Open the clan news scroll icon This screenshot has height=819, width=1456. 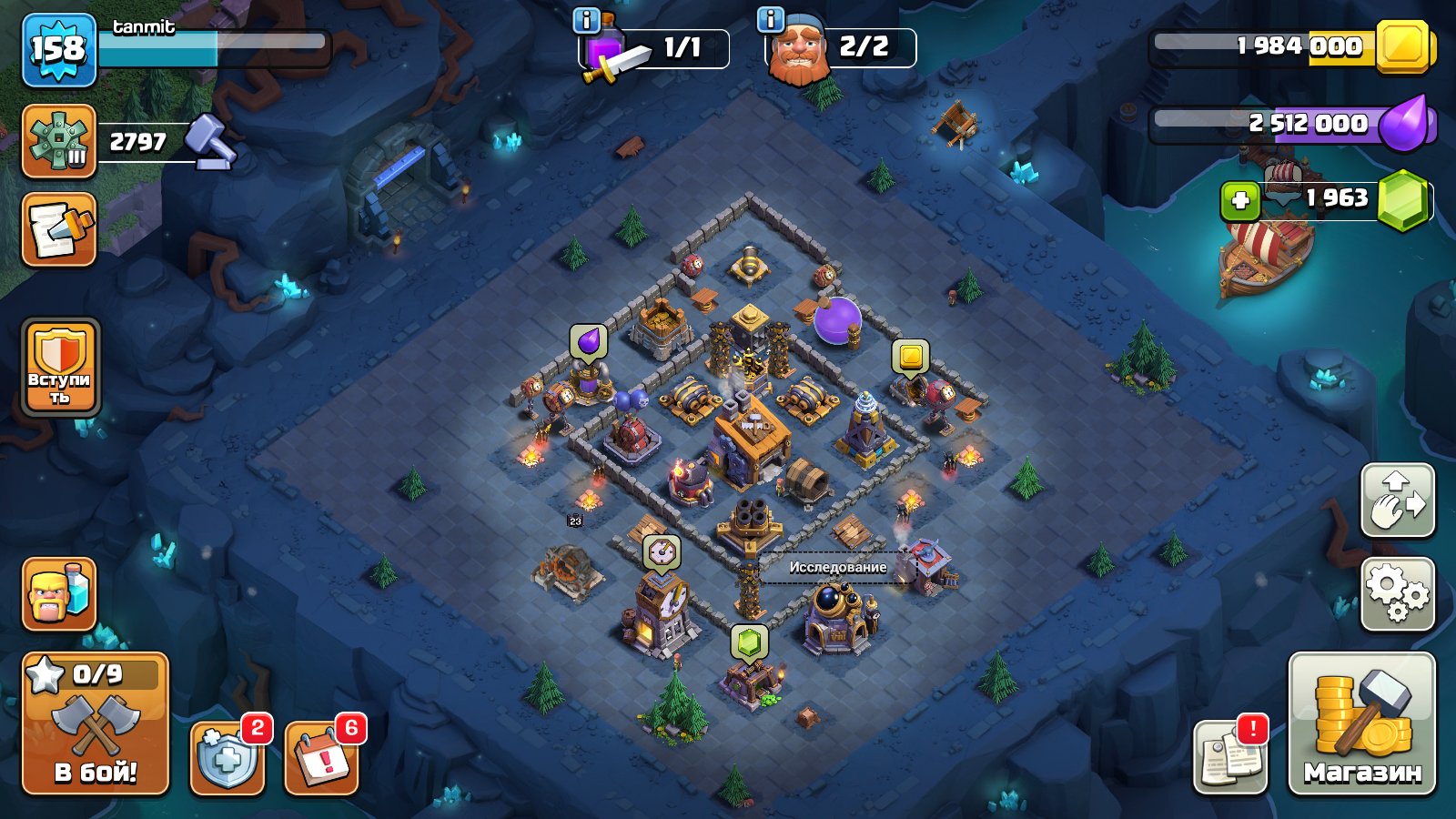tap(57, 230)
